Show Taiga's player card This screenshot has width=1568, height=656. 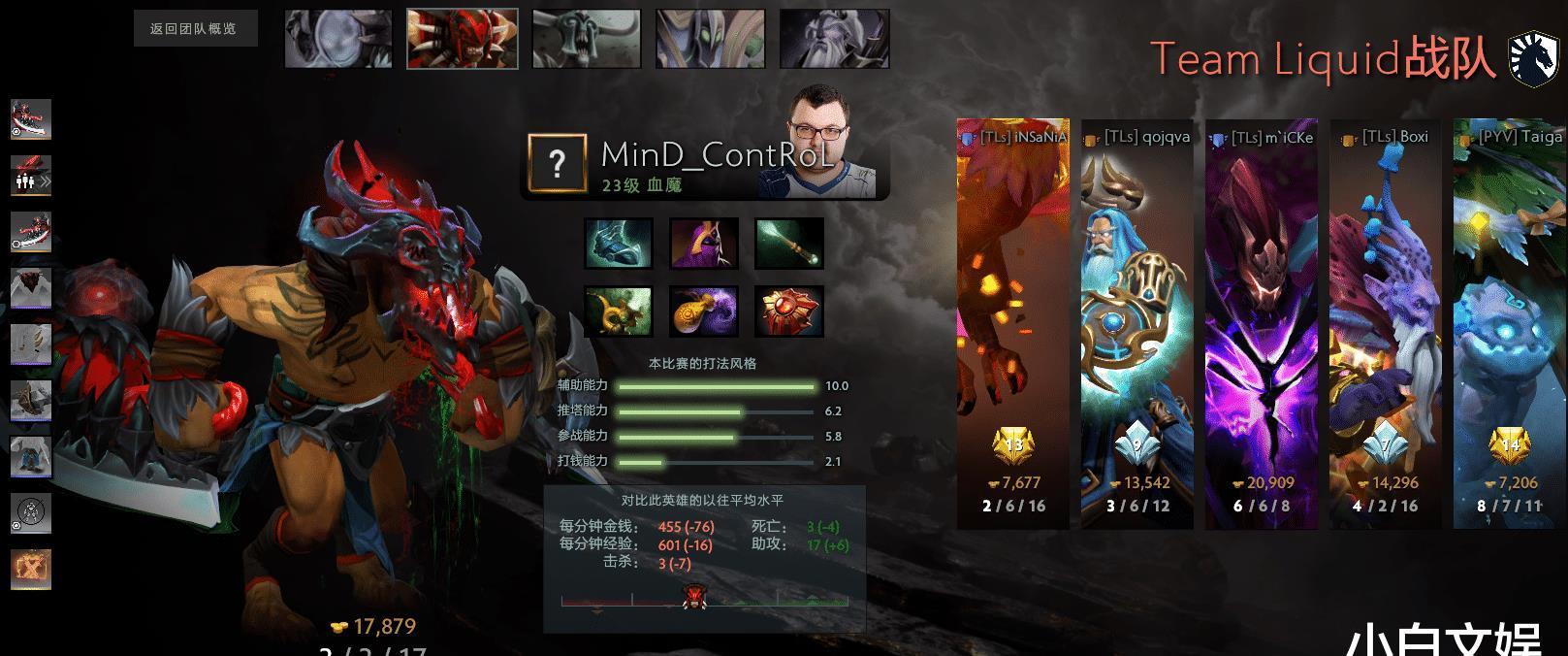pos(1510,323)
